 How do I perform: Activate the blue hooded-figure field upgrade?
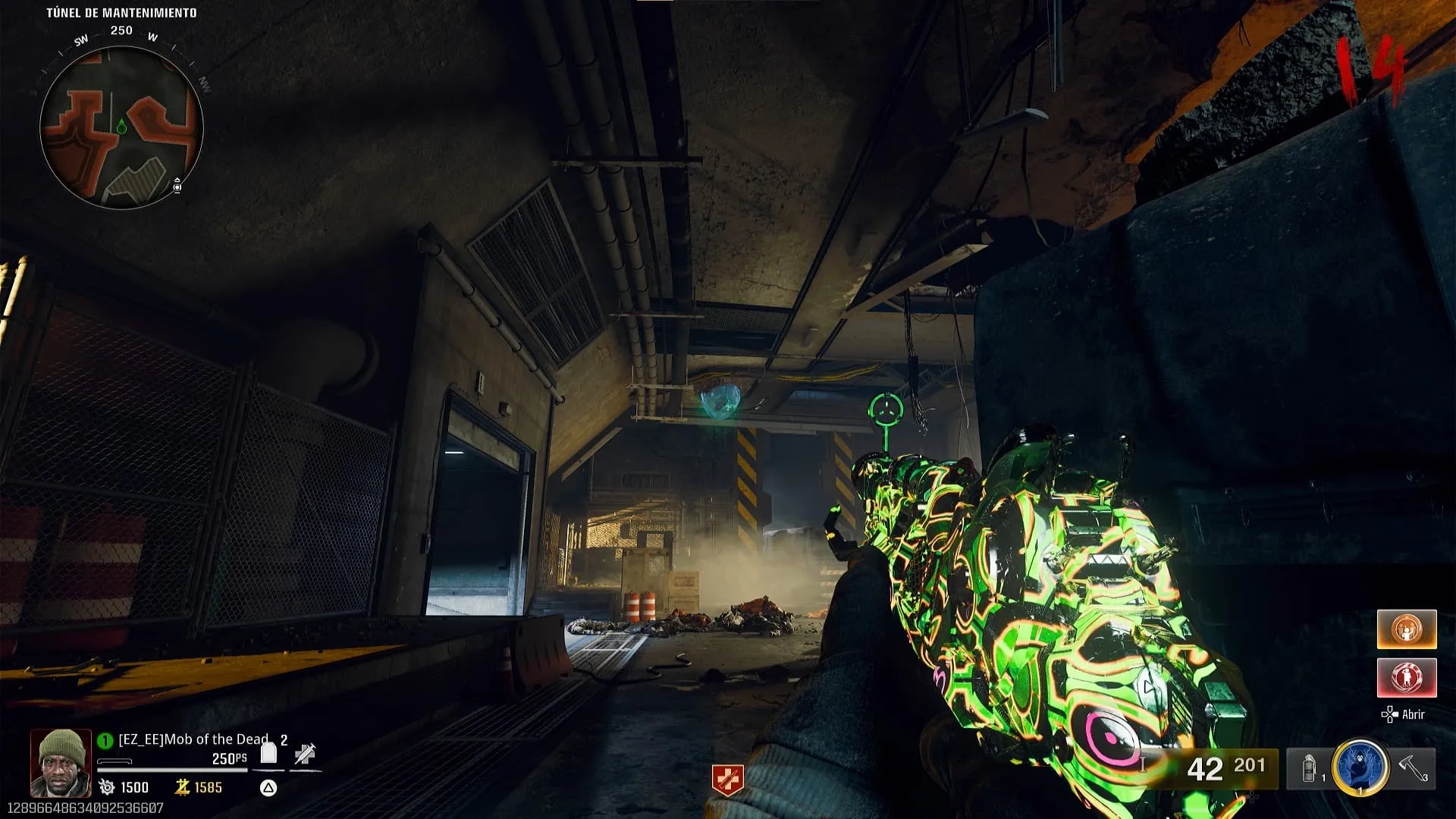pyautogui.click(x=1360, y=767)
